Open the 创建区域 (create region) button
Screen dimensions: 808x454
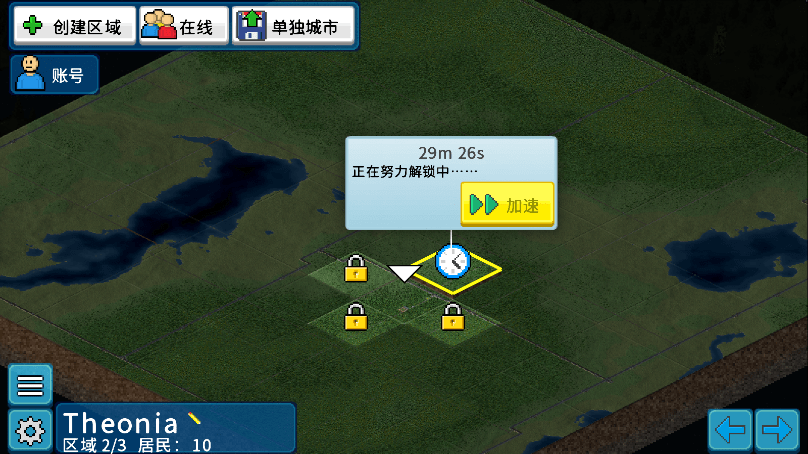[74, 27]
